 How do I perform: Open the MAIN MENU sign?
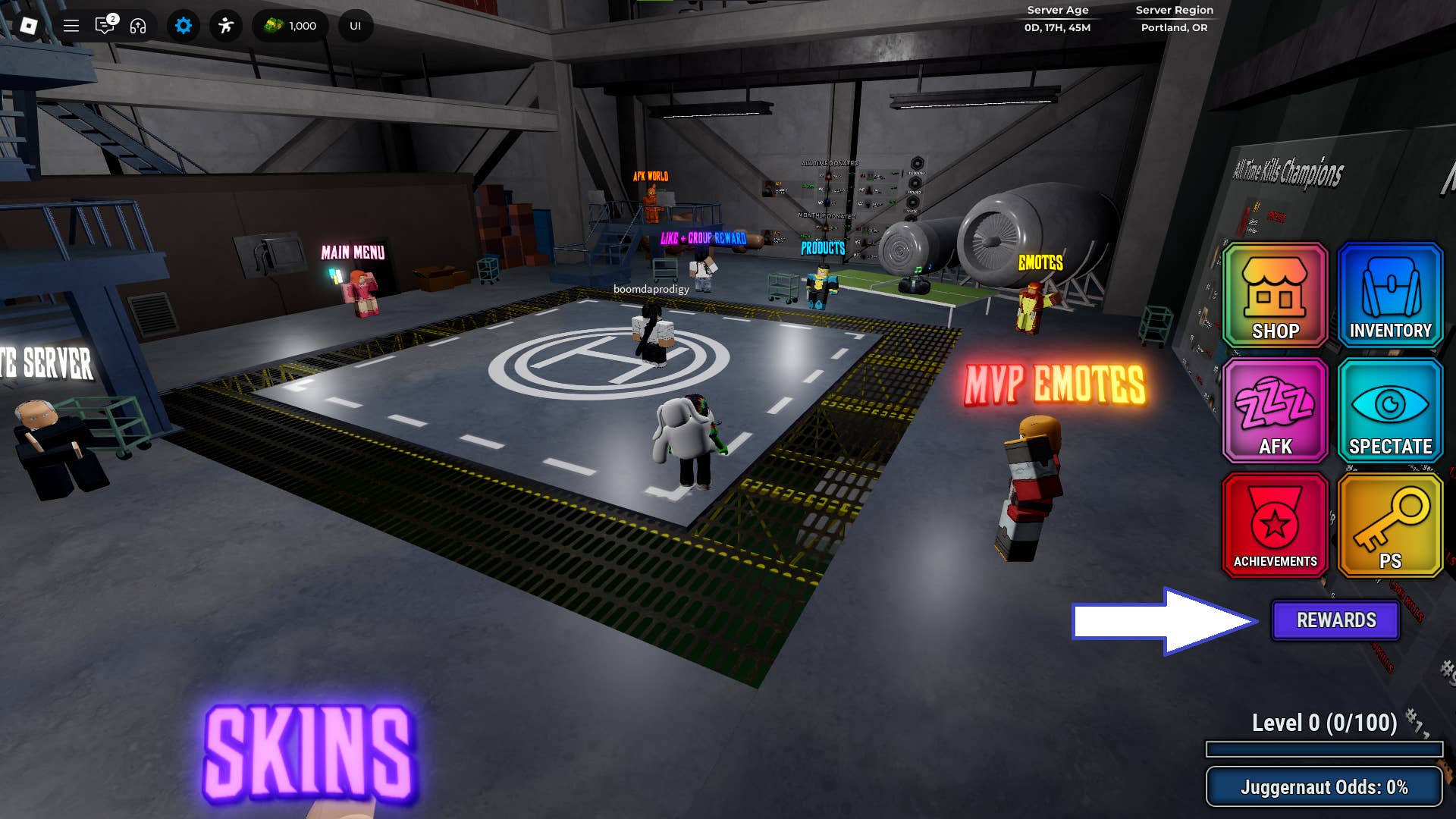tap(352, 253)
